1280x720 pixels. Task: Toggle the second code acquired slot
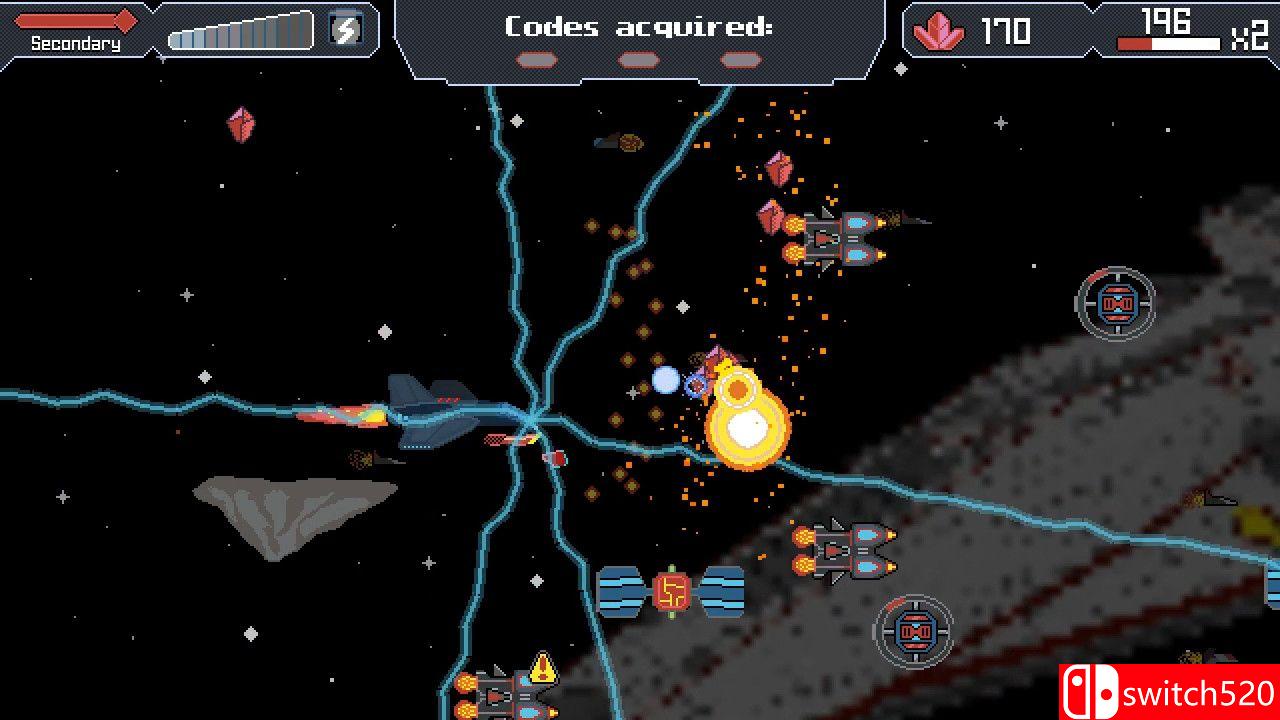pyautogui.click(x=637, y=60)
